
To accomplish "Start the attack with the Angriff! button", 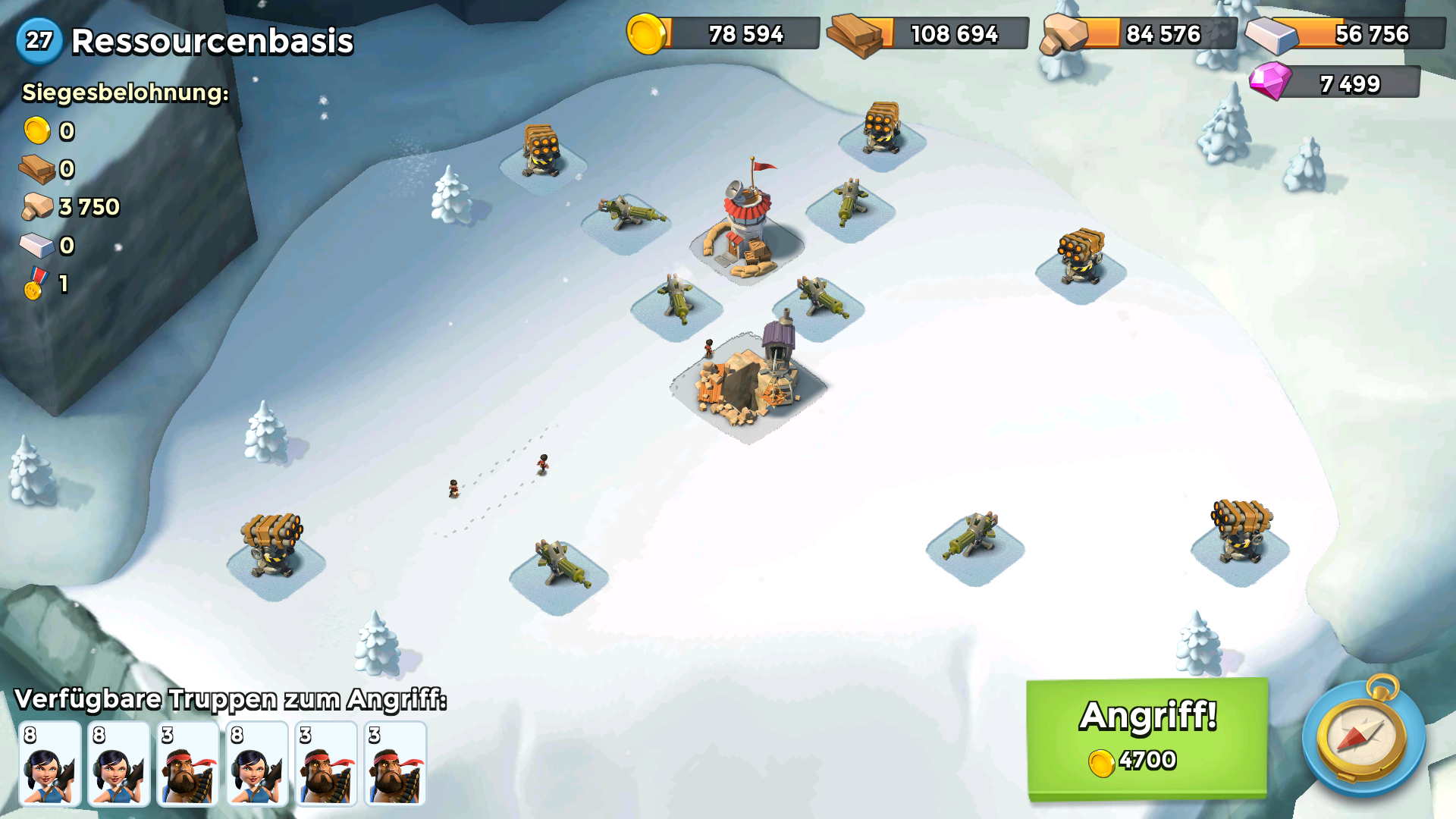I will click(x=1147, y=738).
